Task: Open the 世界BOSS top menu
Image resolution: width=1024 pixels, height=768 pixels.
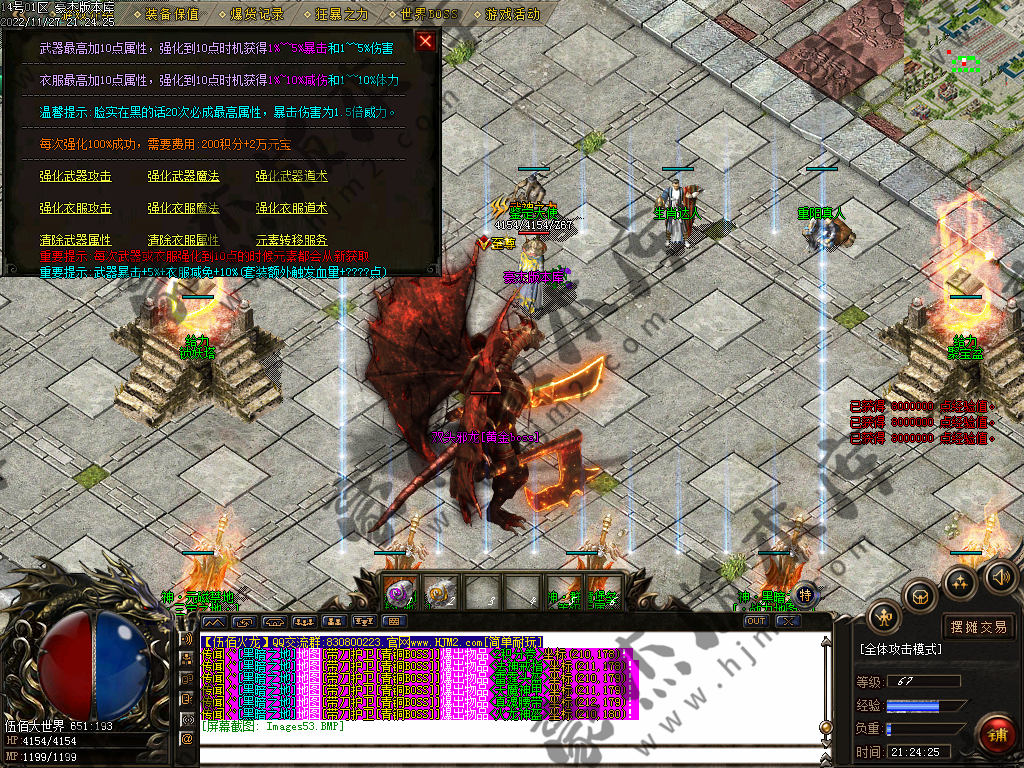Action: 429,14
